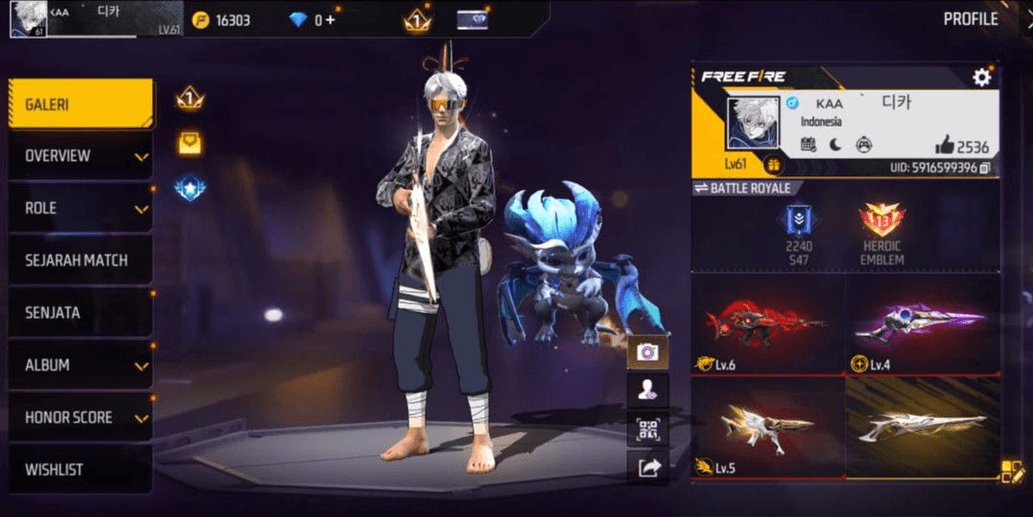Open profile settings gear icon

pyautogui.click(x=982, y=77)
